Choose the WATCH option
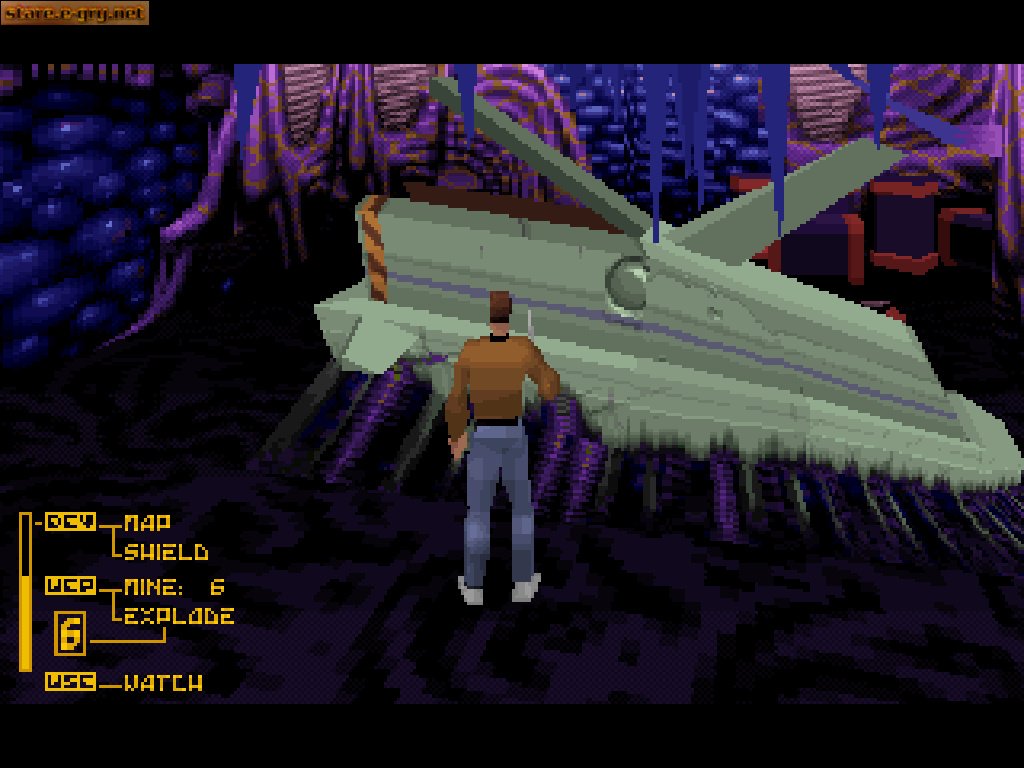 (163, 683)
